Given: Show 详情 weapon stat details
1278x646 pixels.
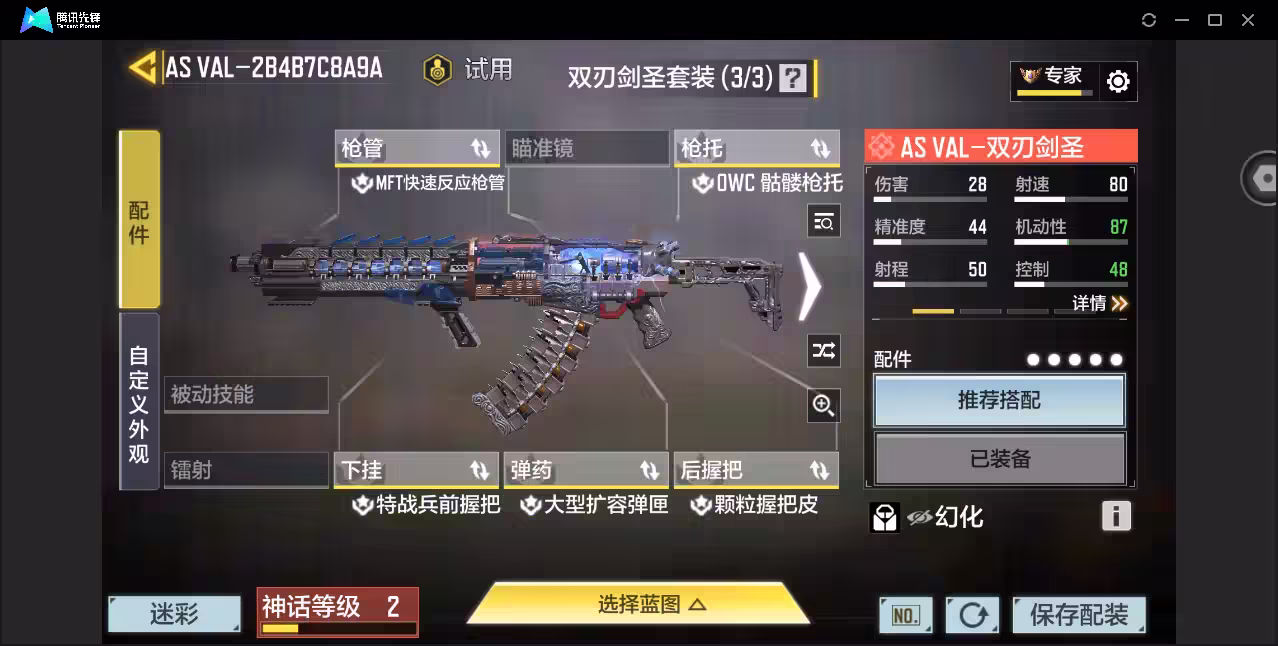Looking at the screenshot, I should click(1100, 303).
